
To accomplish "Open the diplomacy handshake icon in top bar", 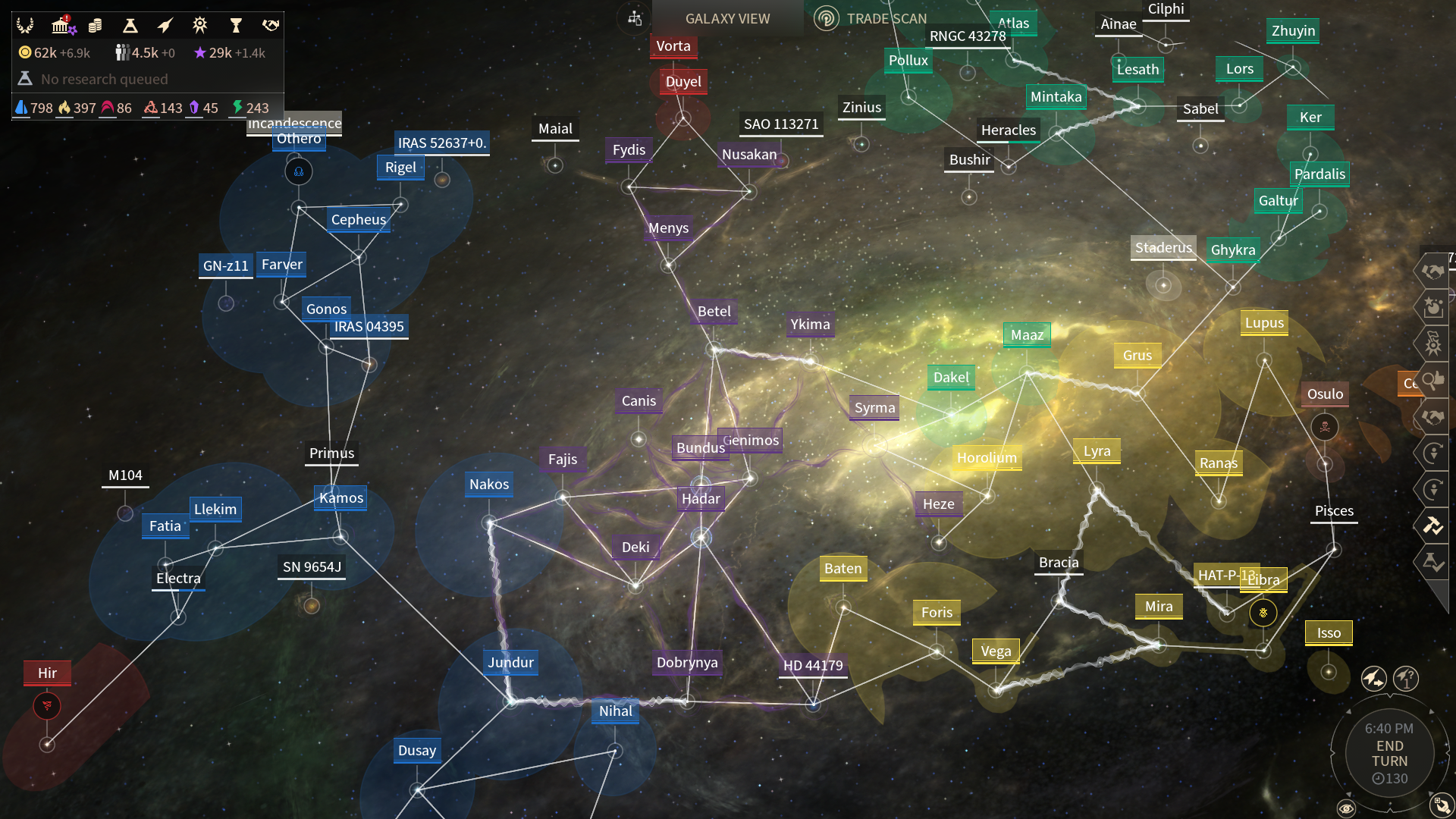I will [x=270, y=25].
